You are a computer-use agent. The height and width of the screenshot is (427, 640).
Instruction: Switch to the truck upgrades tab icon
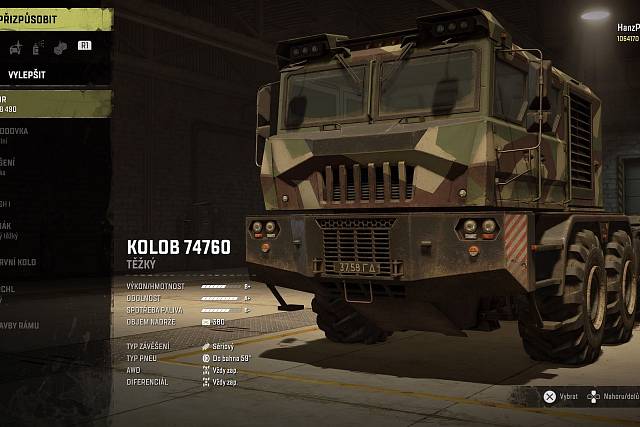point(15,46)
